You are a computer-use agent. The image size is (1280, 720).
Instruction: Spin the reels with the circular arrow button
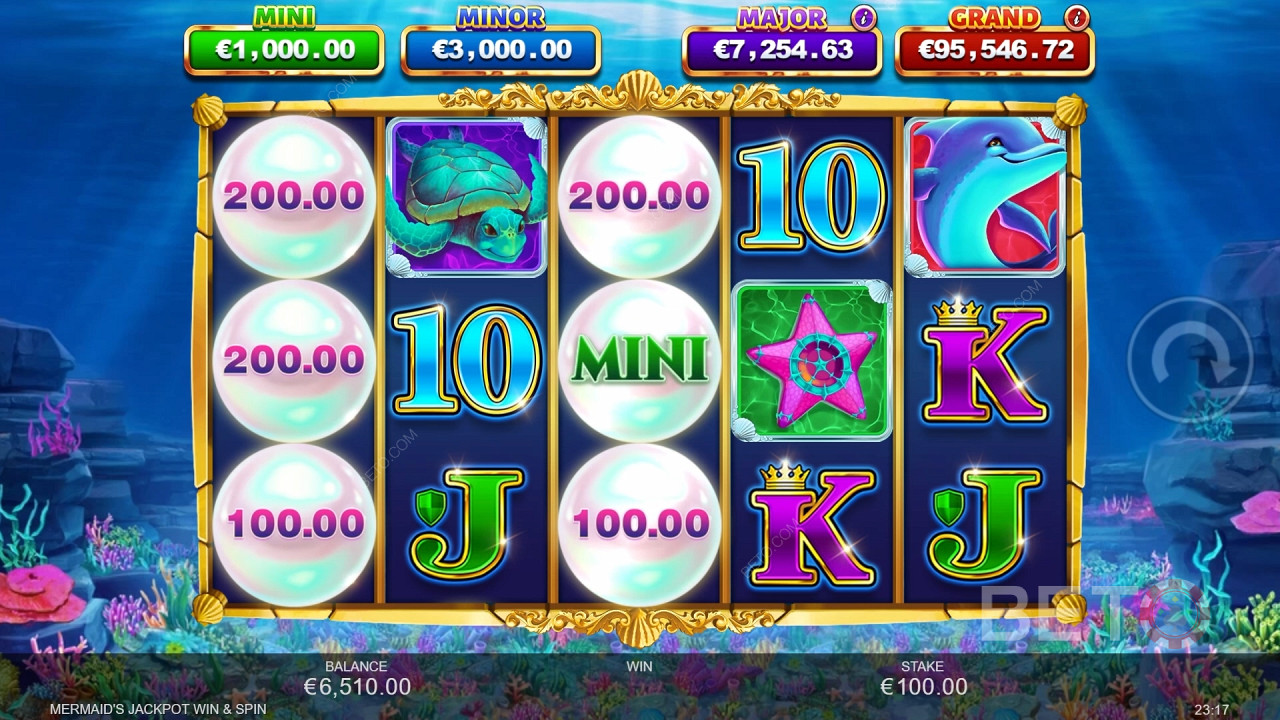(1189, 358)
